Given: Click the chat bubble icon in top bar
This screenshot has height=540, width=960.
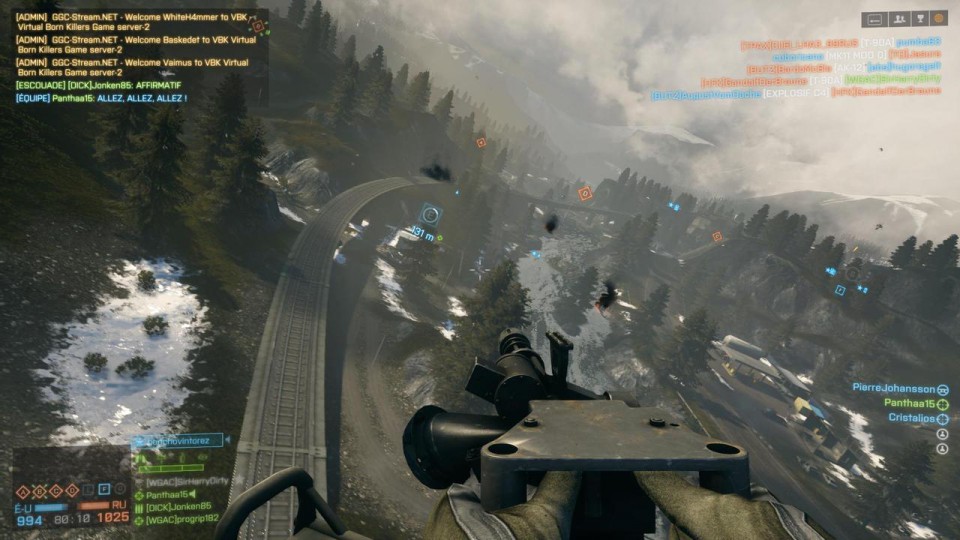Looking at the screenshot, I should [x=874, y=18].
